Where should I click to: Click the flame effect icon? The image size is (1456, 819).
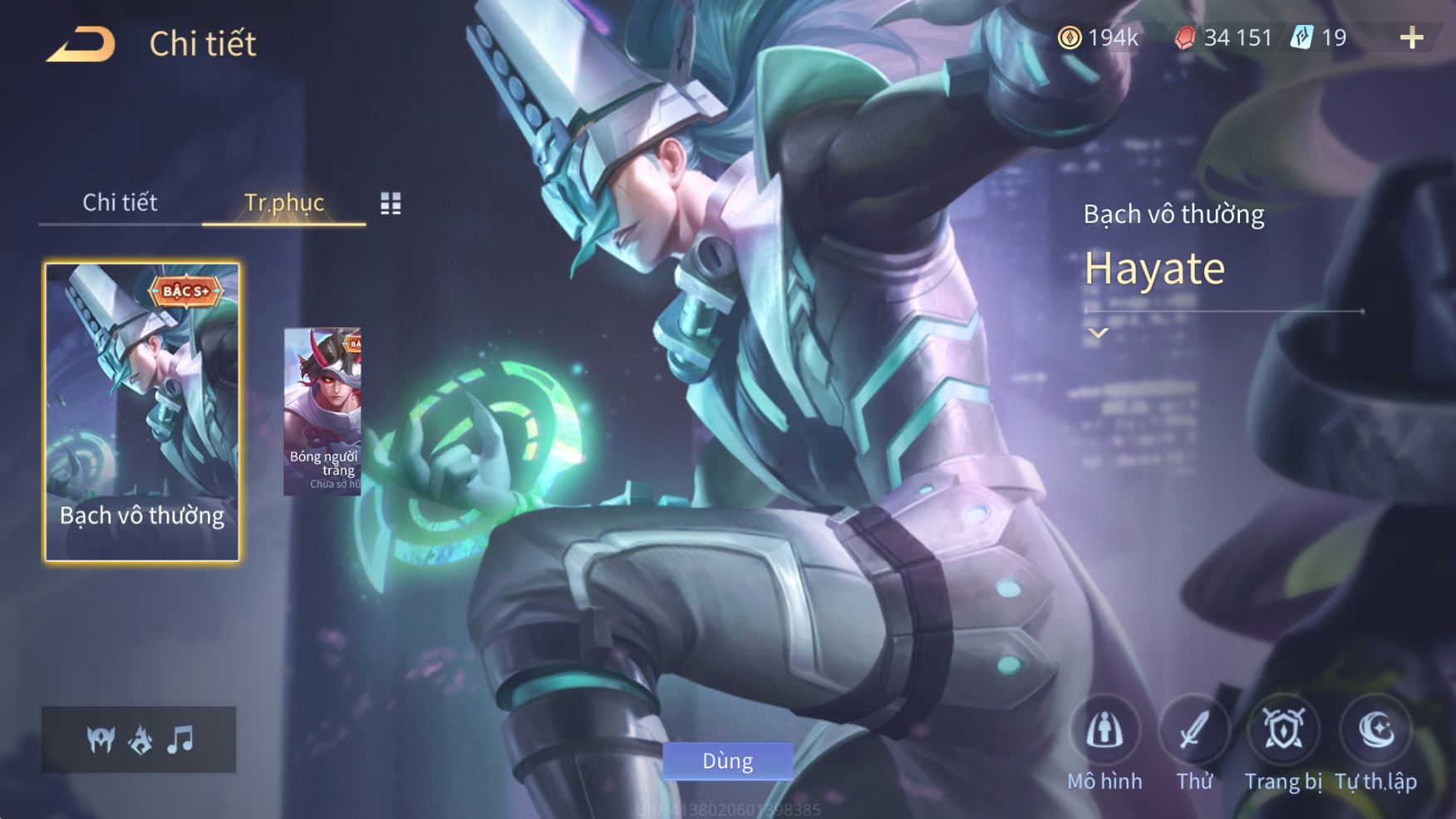click(140, 738)
